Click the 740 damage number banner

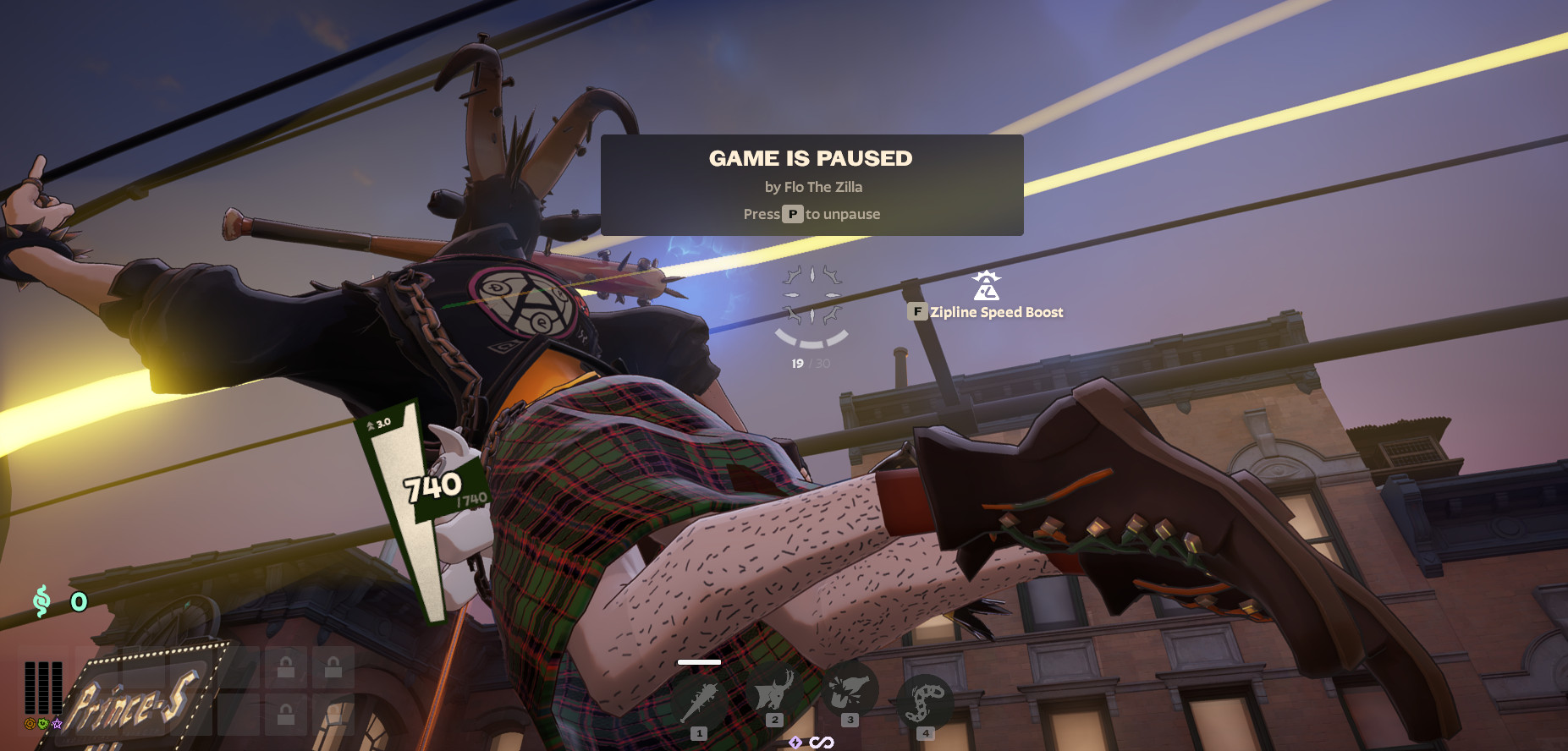[x=432, y=486]
